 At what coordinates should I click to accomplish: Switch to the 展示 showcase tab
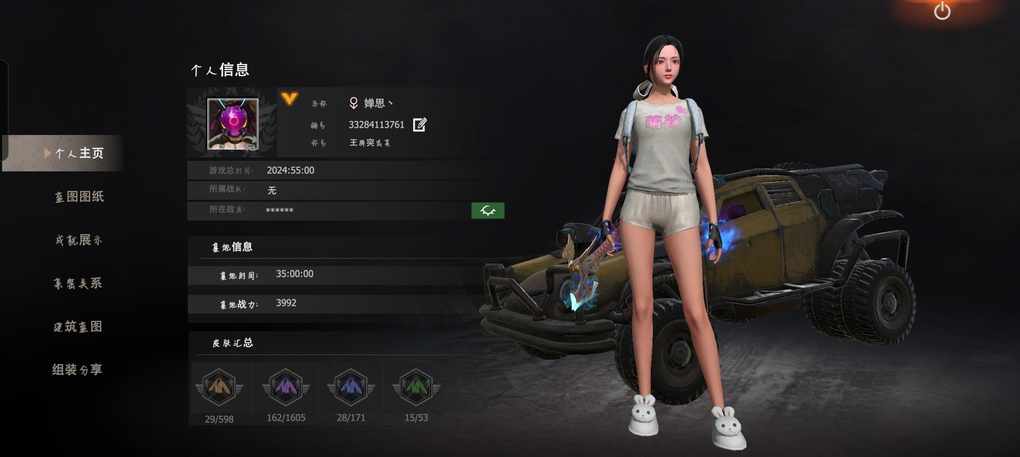tap(78, 240)
